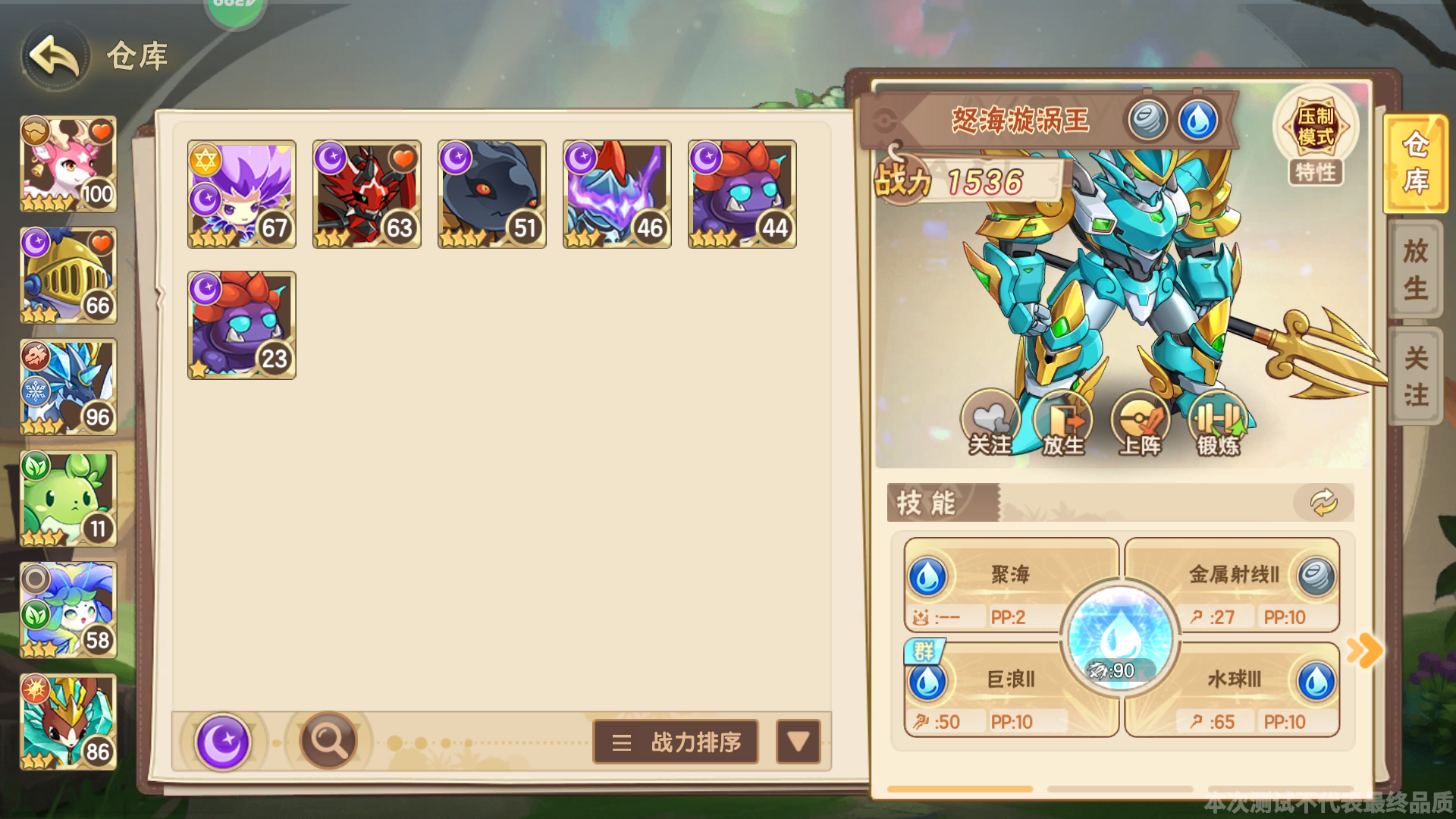Toggle the 群 group tag on 巨浪II skill
The width and height of the screenshot is (1456, 819).
pos(924,651)
